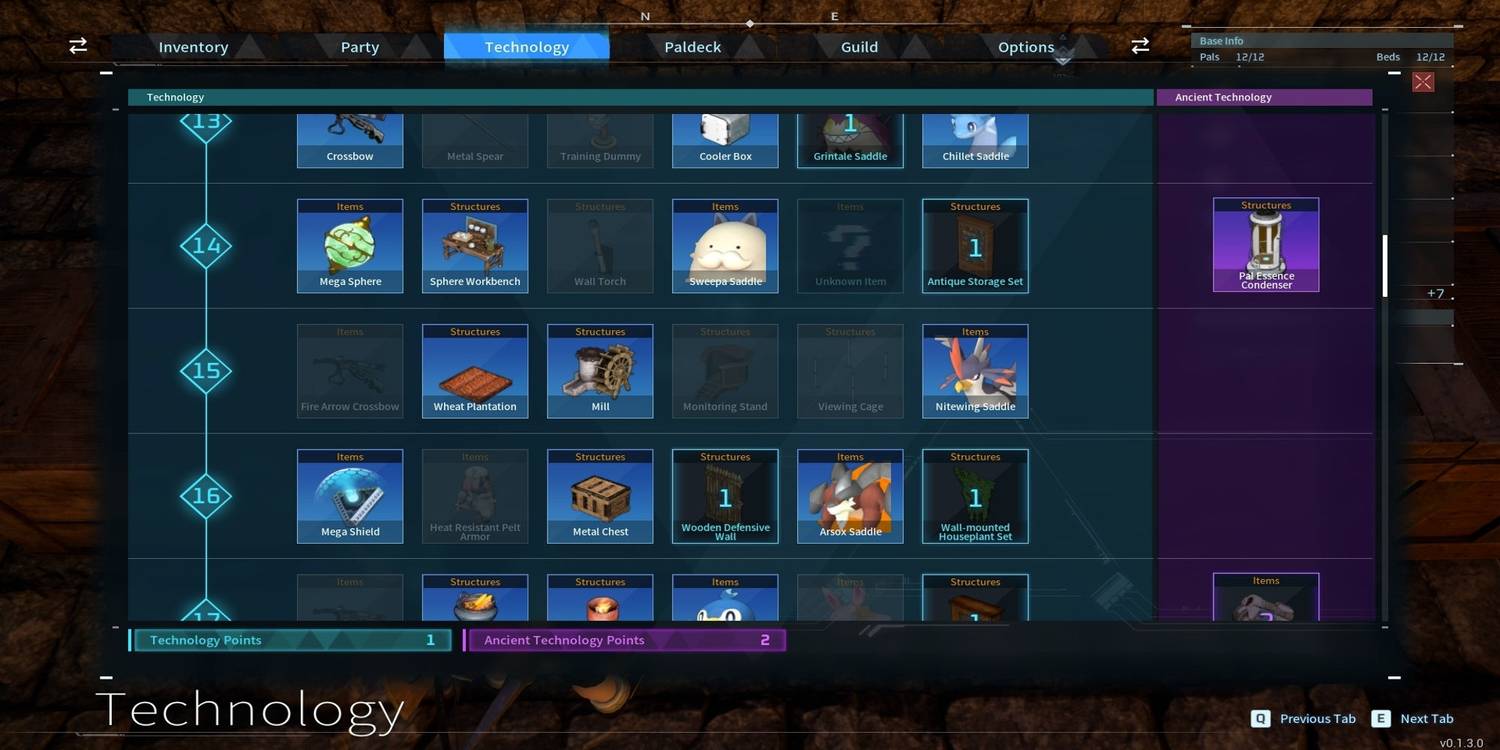Viewport: 1500px width, 750px height.
Task: Select the Wooden Defensive Wall technology
Action: click(x=725, y=495)
